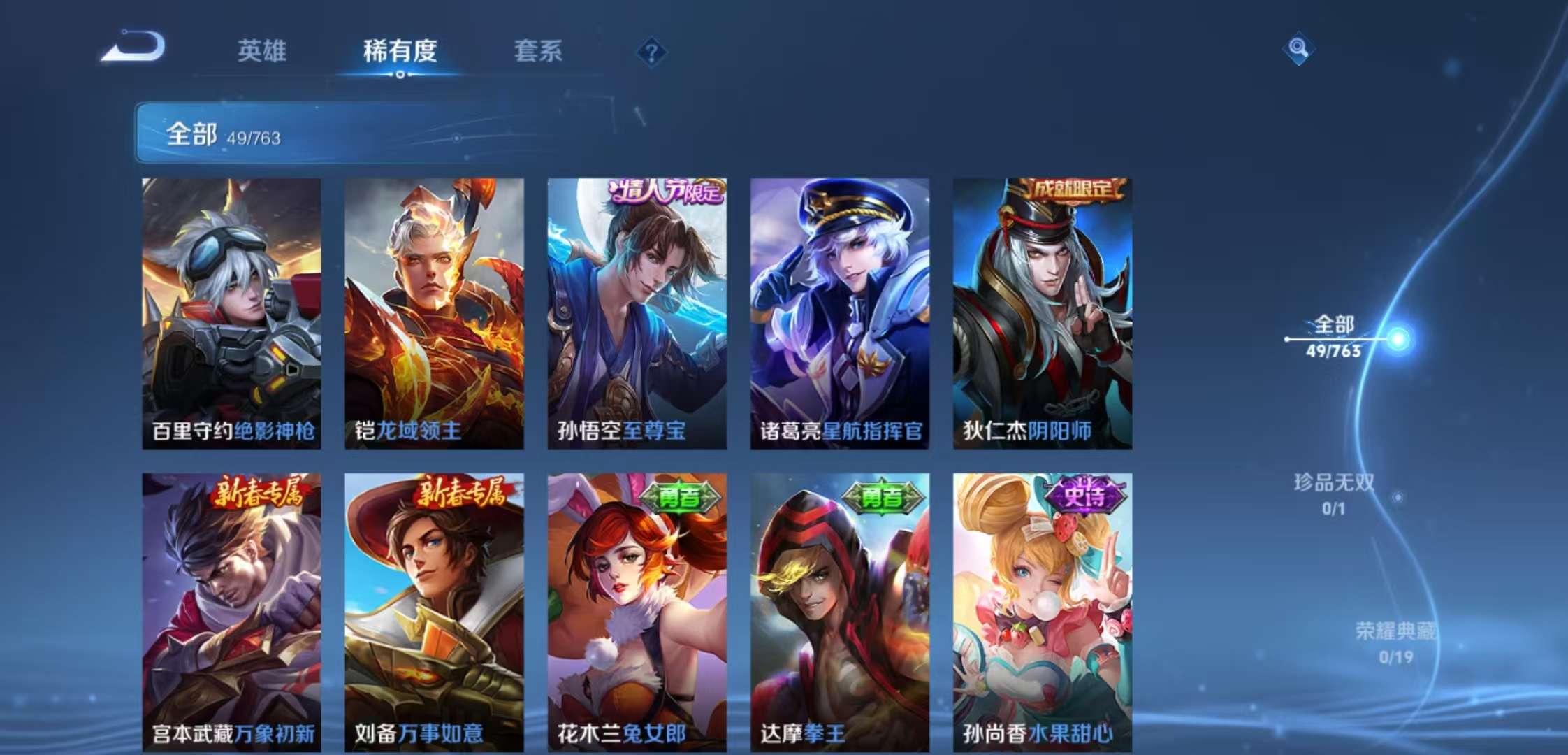This screenshot has height=755, width=1568.
Task: Switch to the 英雄 tab
Action: (263, 51)
